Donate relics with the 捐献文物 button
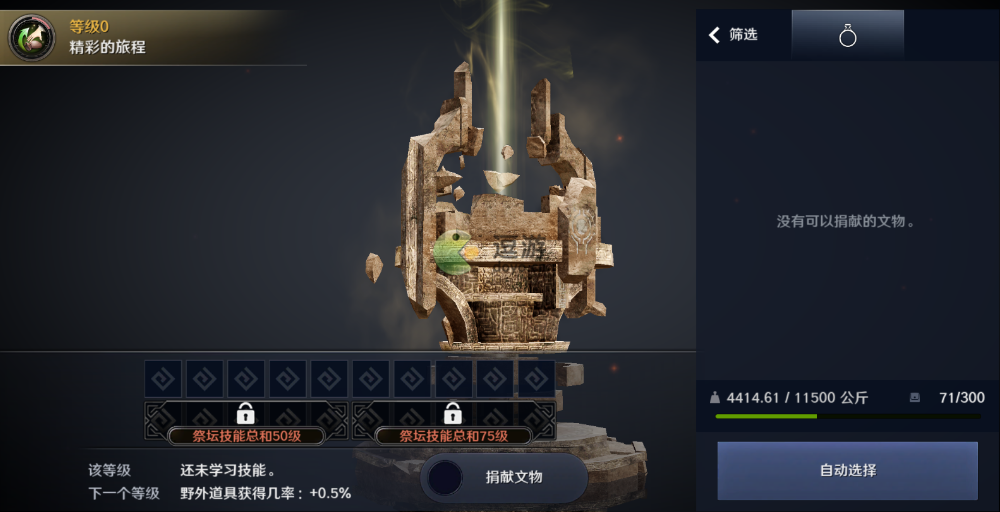This screenshot has height=512, width=1000. point(504,477)
